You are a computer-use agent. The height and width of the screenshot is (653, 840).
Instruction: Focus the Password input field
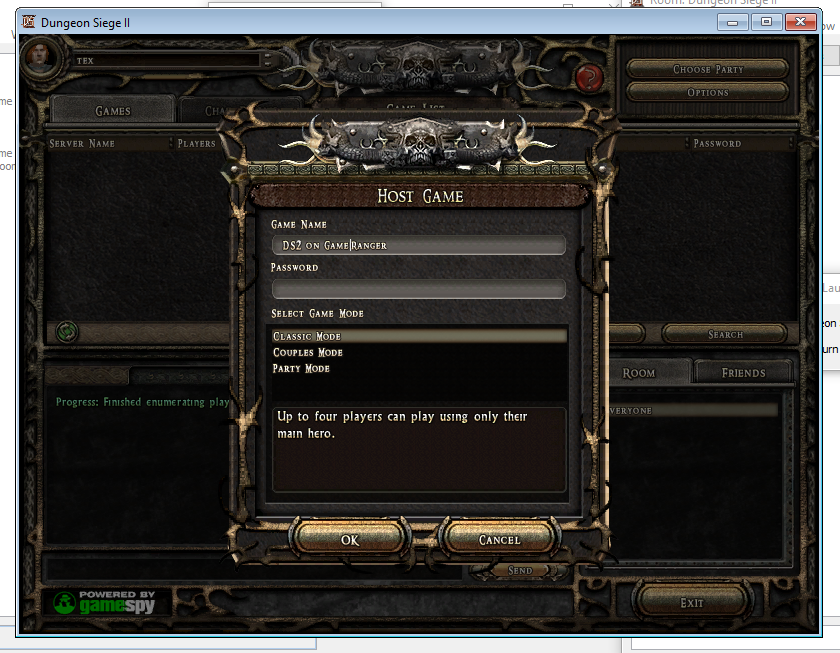[x=418, y=289]
